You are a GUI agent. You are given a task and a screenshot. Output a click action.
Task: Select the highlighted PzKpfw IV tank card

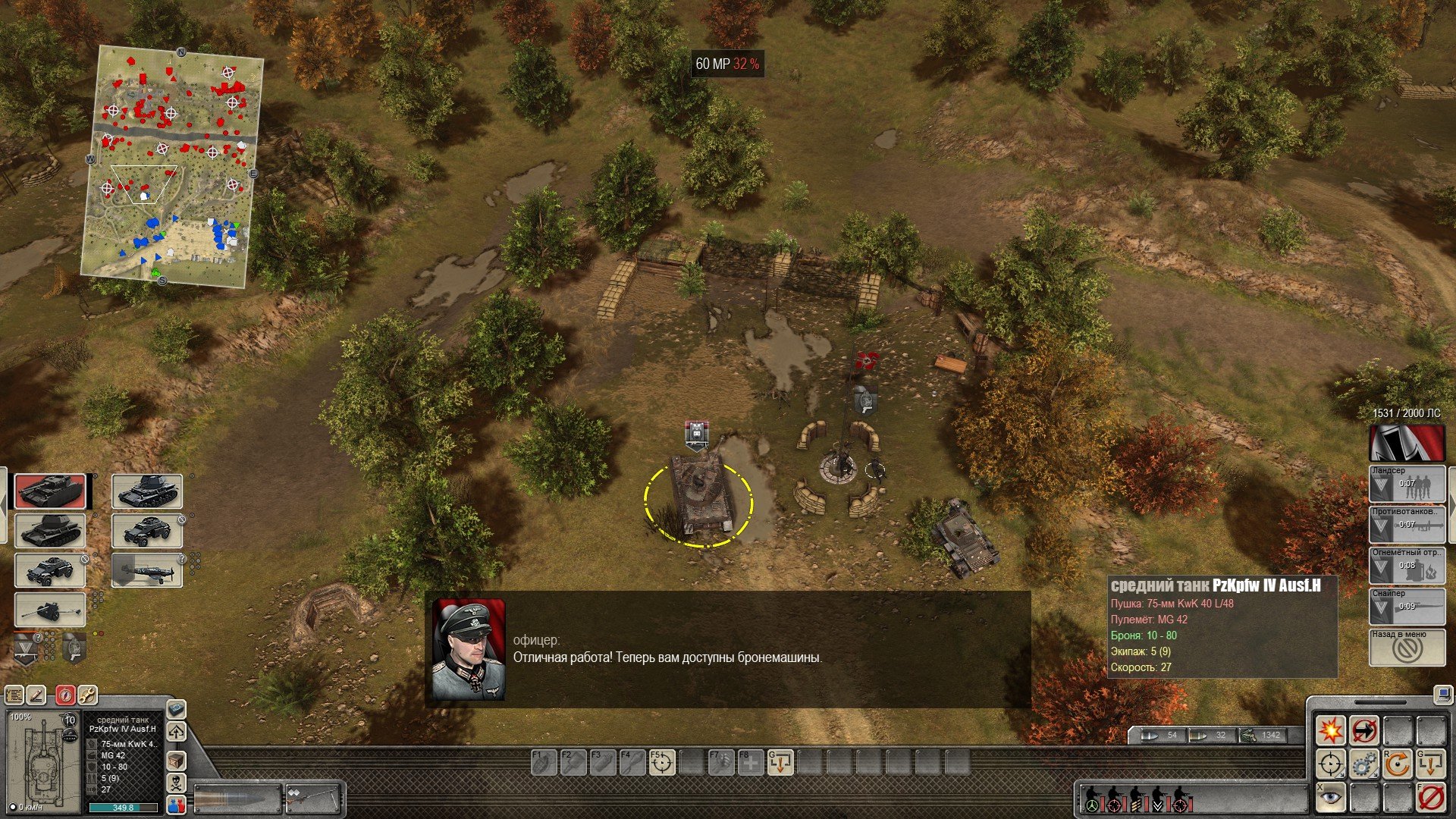(50, 492)
